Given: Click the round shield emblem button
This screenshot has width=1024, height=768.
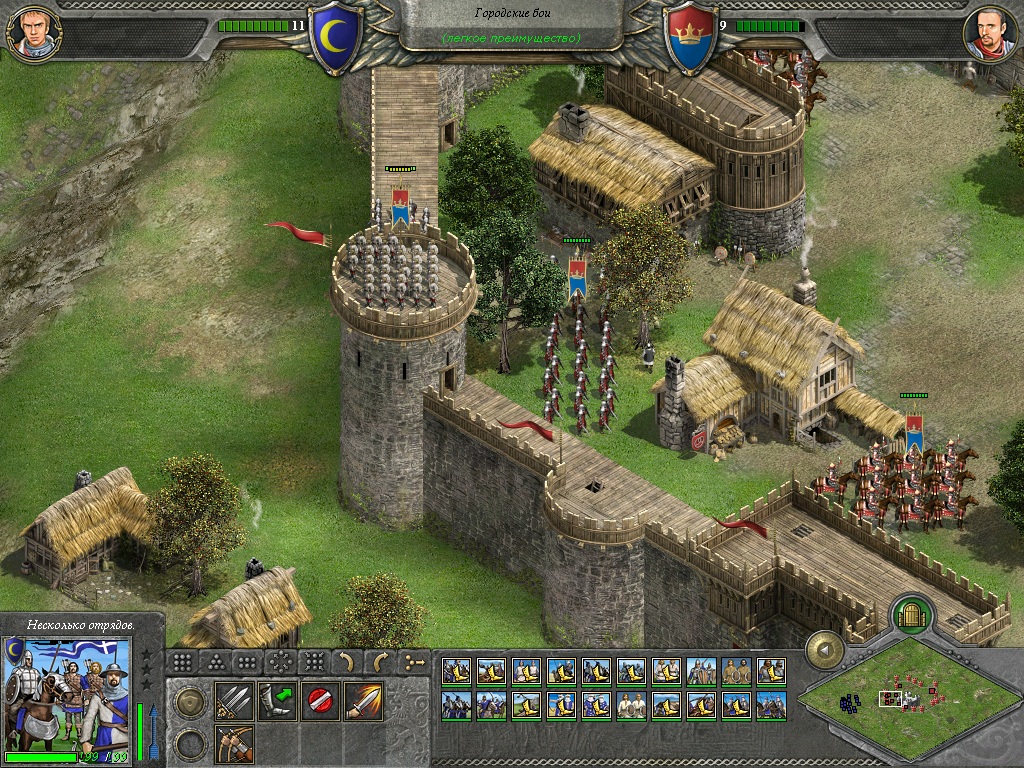Looking at the screenshot, I should tap(191, 702).
